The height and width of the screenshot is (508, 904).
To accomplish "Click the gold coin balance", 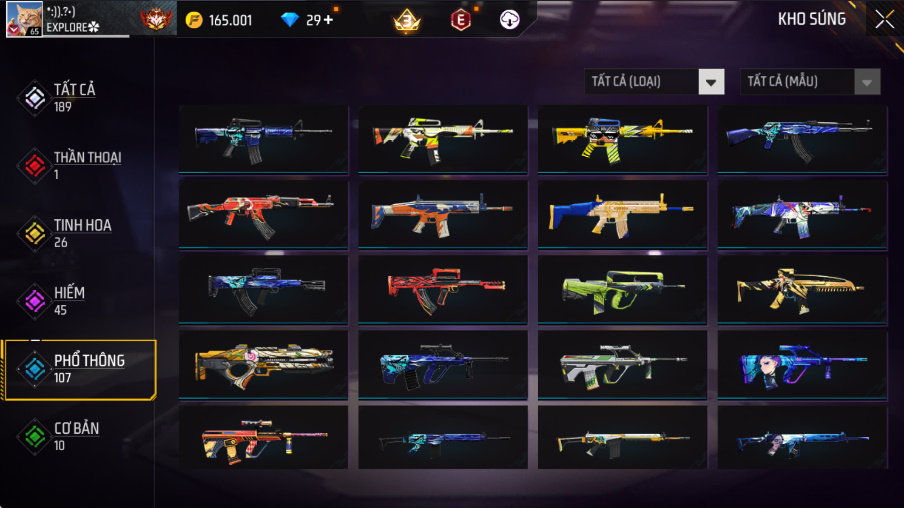I will [x=219, y=20].
